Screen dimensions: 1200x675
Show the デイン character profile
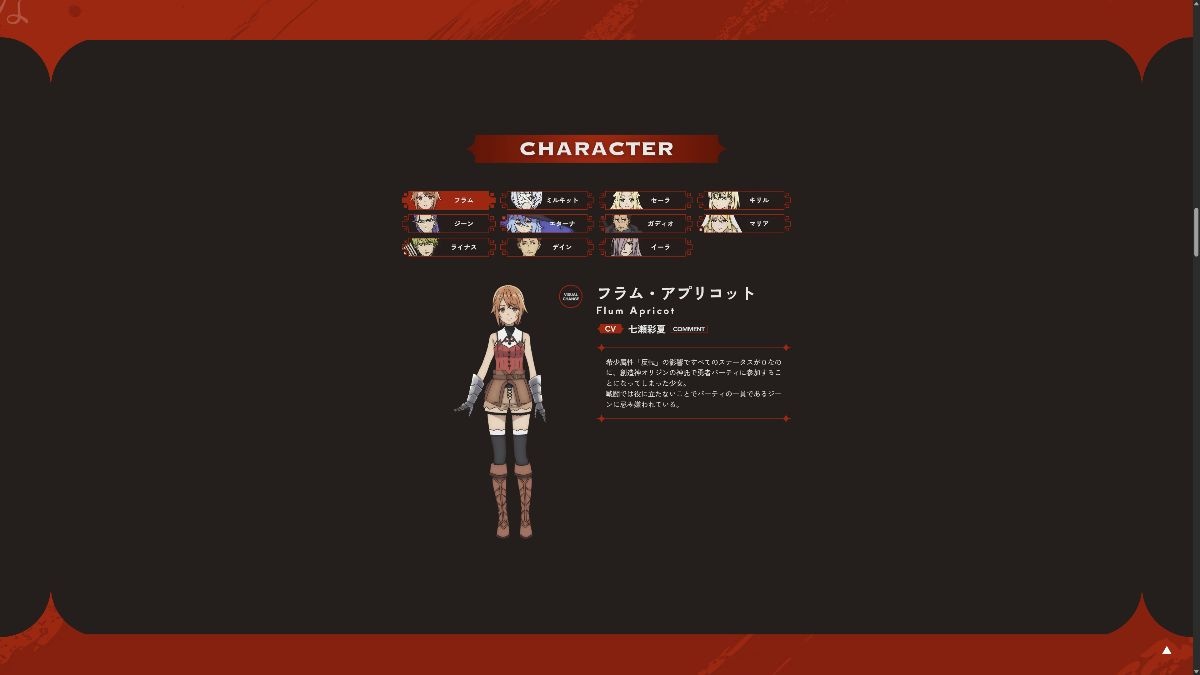(546, 247)
